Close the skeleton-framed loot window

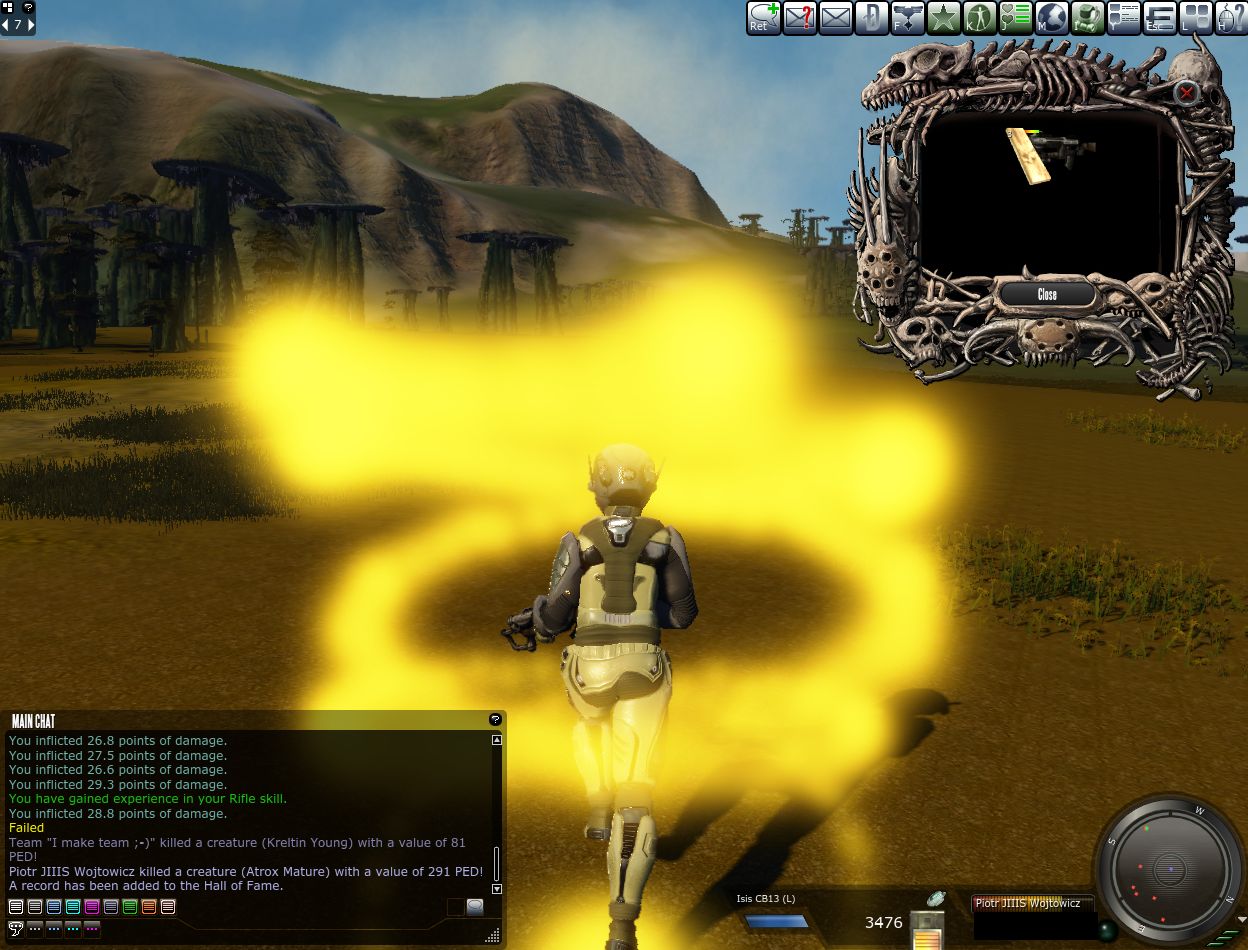coord(1046,294)
